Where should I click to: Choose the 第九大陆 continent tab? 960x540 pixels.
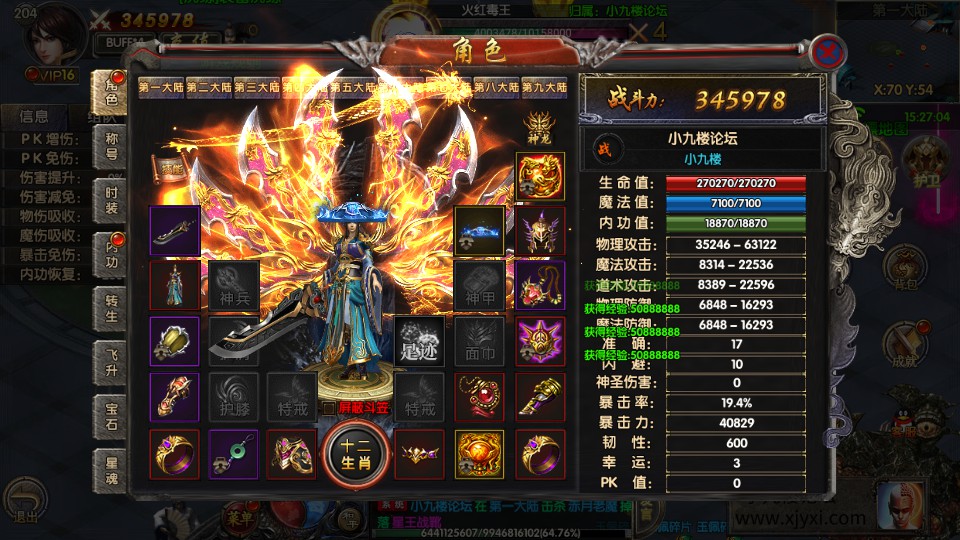(x=545, y=88)
